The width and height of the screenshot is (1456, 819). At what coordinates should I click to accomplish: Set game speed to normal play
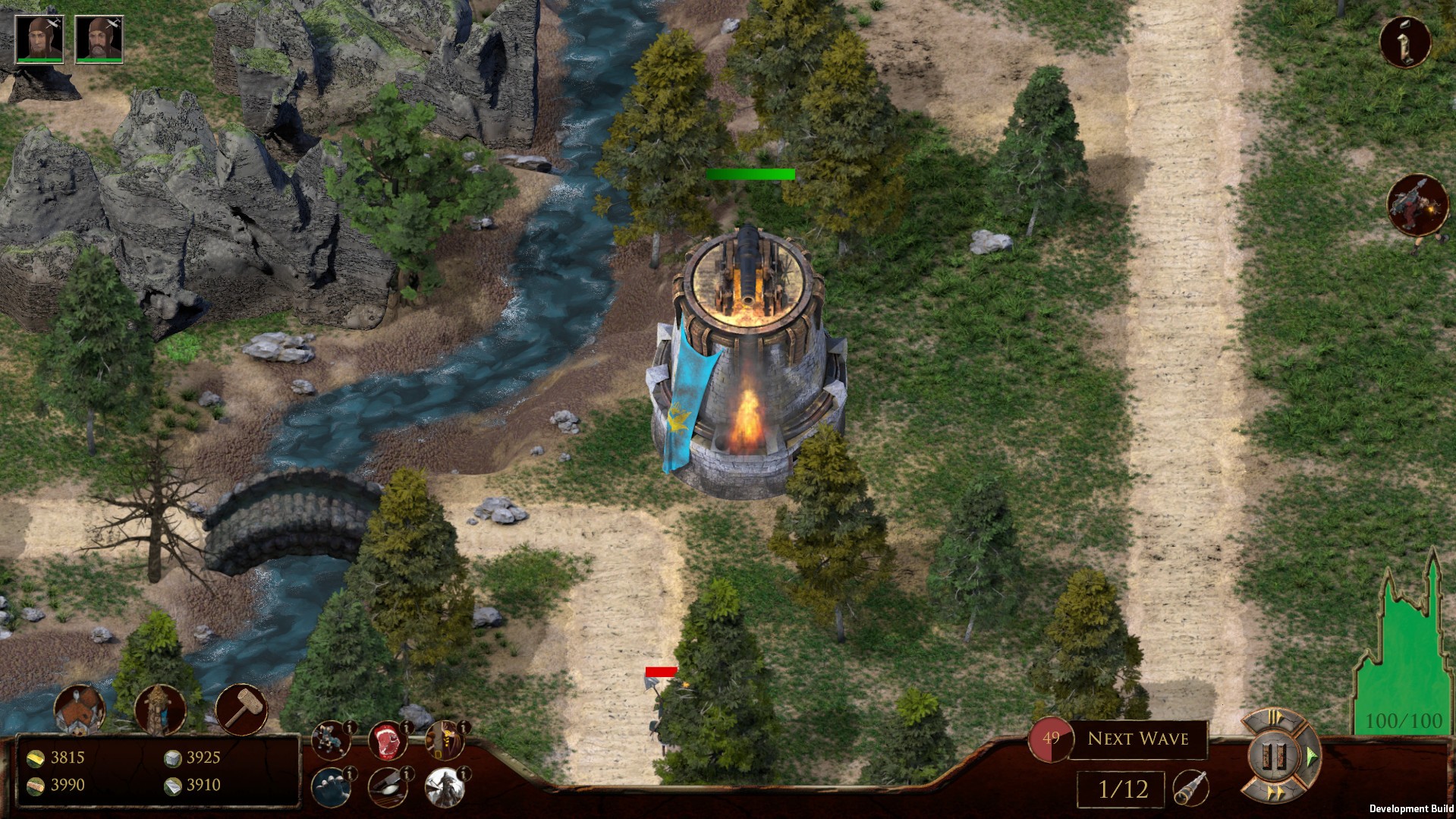[x=1310, y=756]
